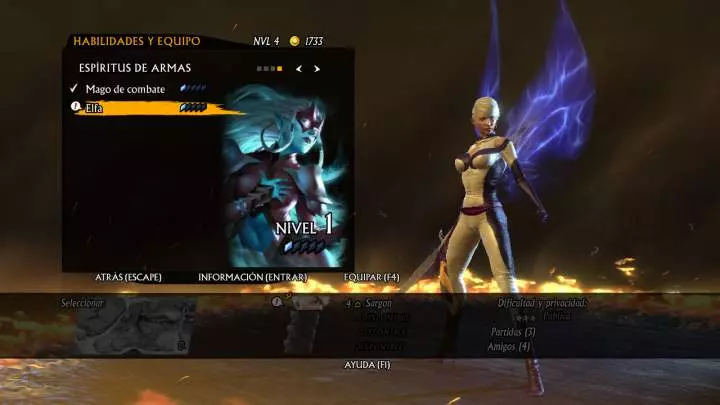Open the Partidas list
Viewport: 720px width, 405px height.
click(513, 332)
